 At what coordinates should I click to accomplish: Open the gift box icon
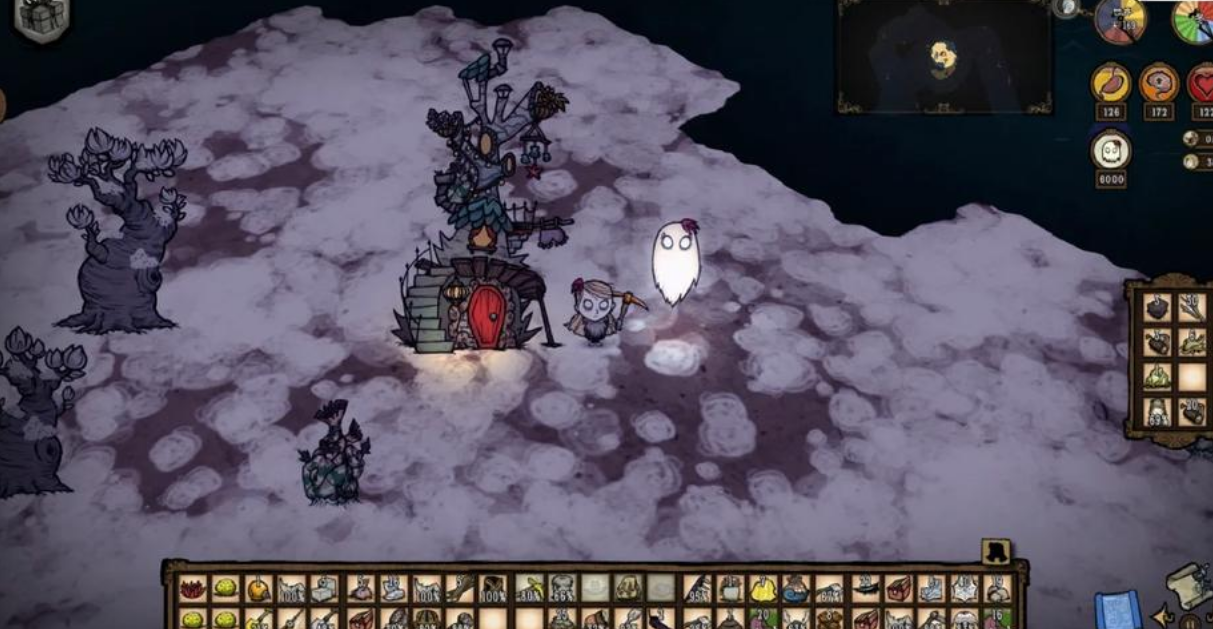42,18
